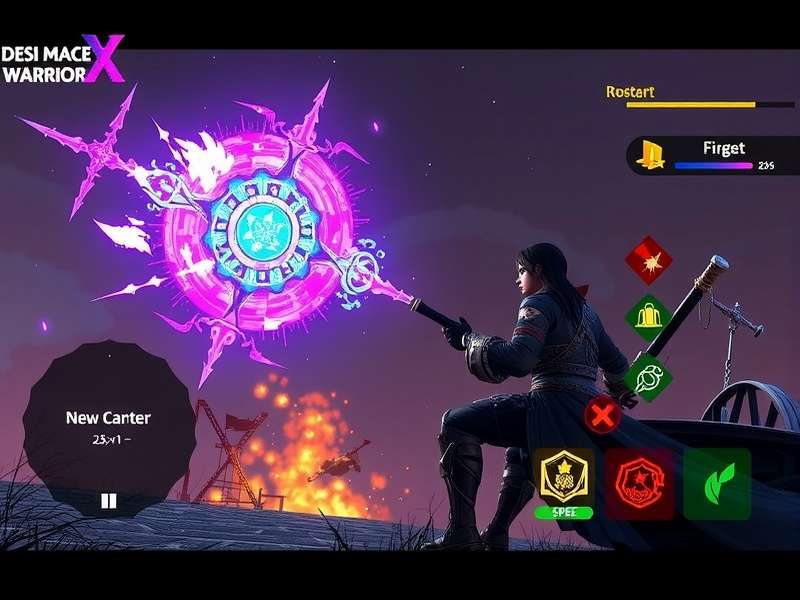Use the green diamond rose ability

pyautogui.click(x=647, y=377)
